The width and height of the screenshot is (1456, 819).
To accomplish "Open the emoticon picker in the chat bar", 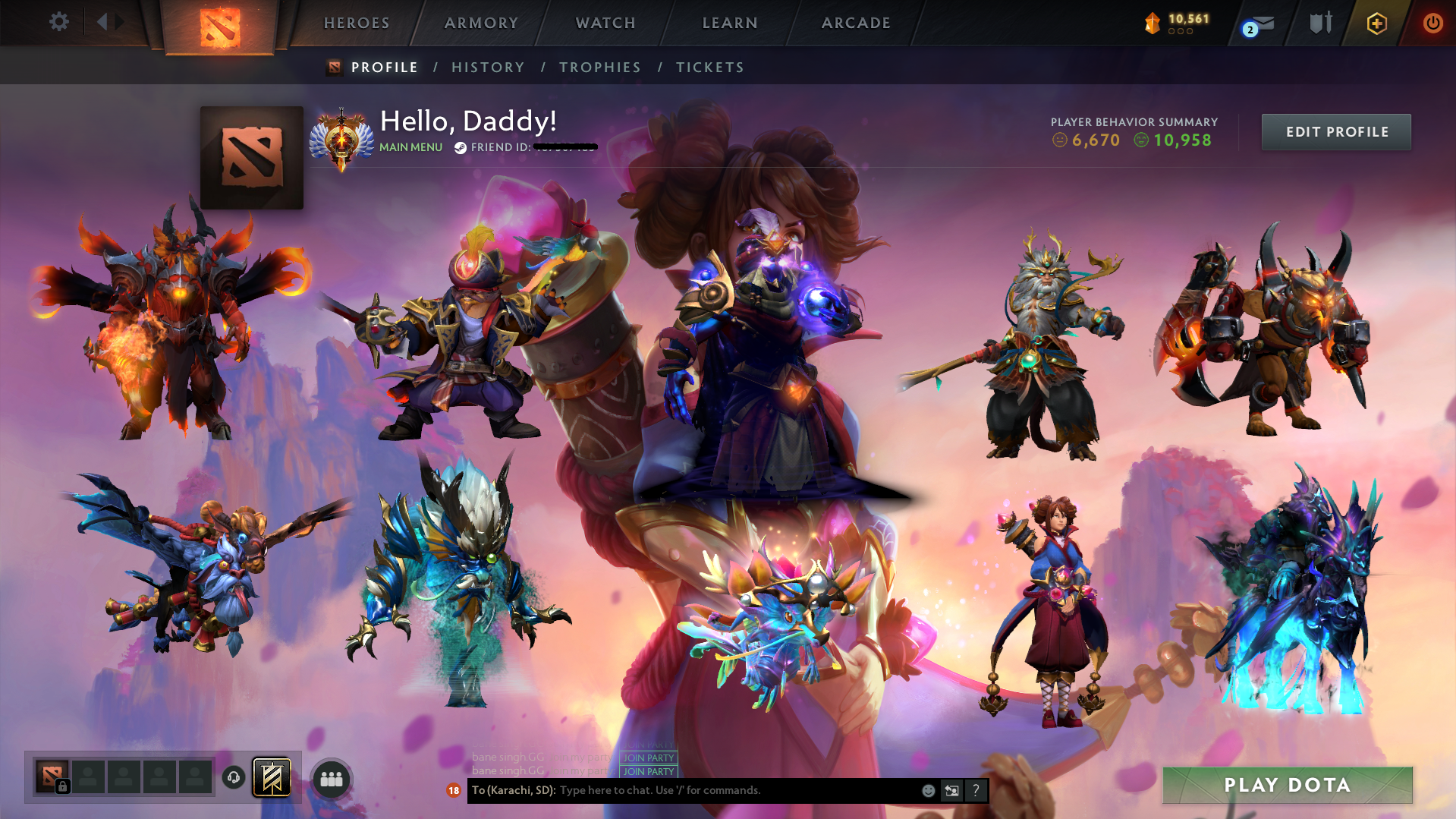I will click(928, 790).
